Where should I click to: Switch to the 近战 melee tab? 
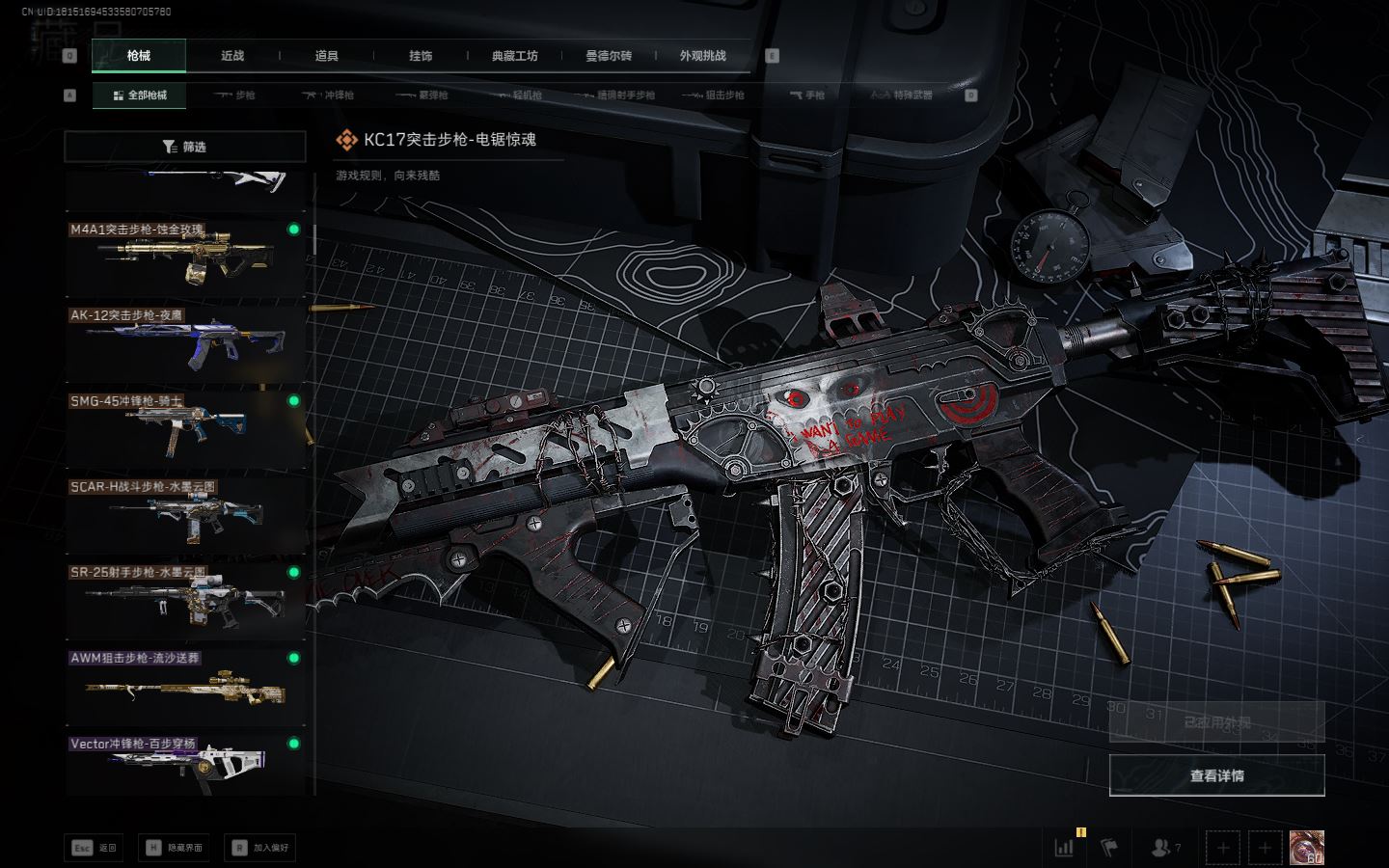click(232, 56)
